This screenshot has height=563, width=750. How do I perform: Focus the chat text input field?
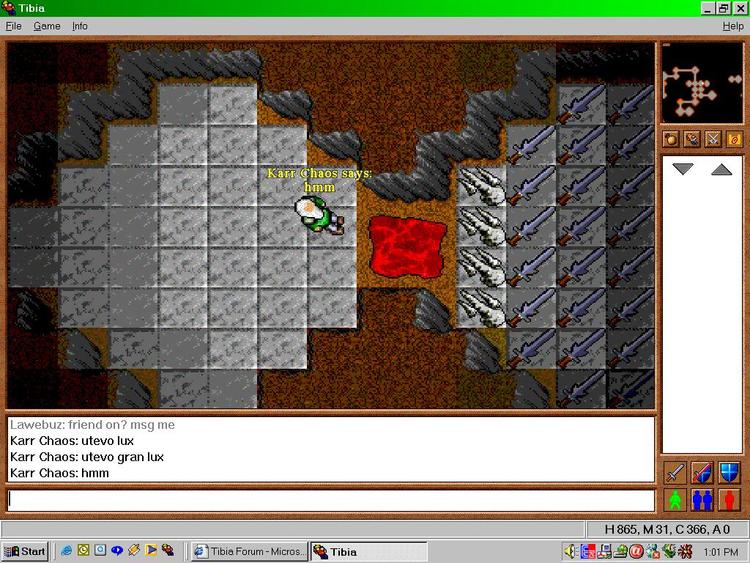pos(330,500)
